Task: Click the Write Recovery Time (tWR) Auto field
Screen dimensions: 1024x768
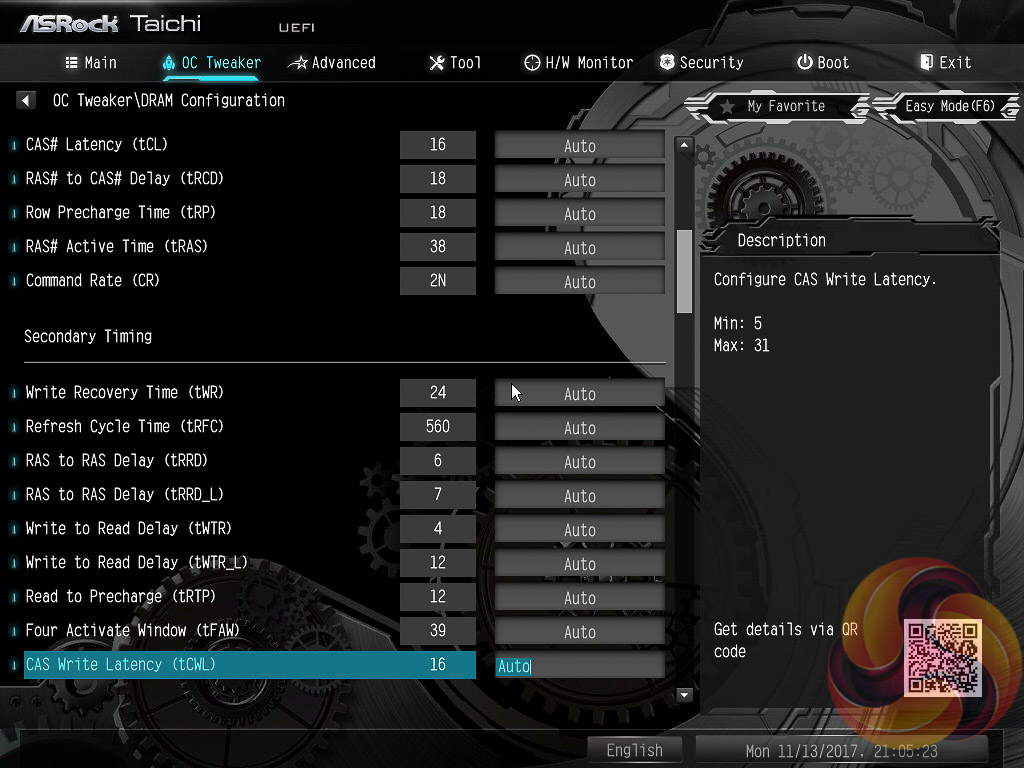Action: click(x=579, y=393)
